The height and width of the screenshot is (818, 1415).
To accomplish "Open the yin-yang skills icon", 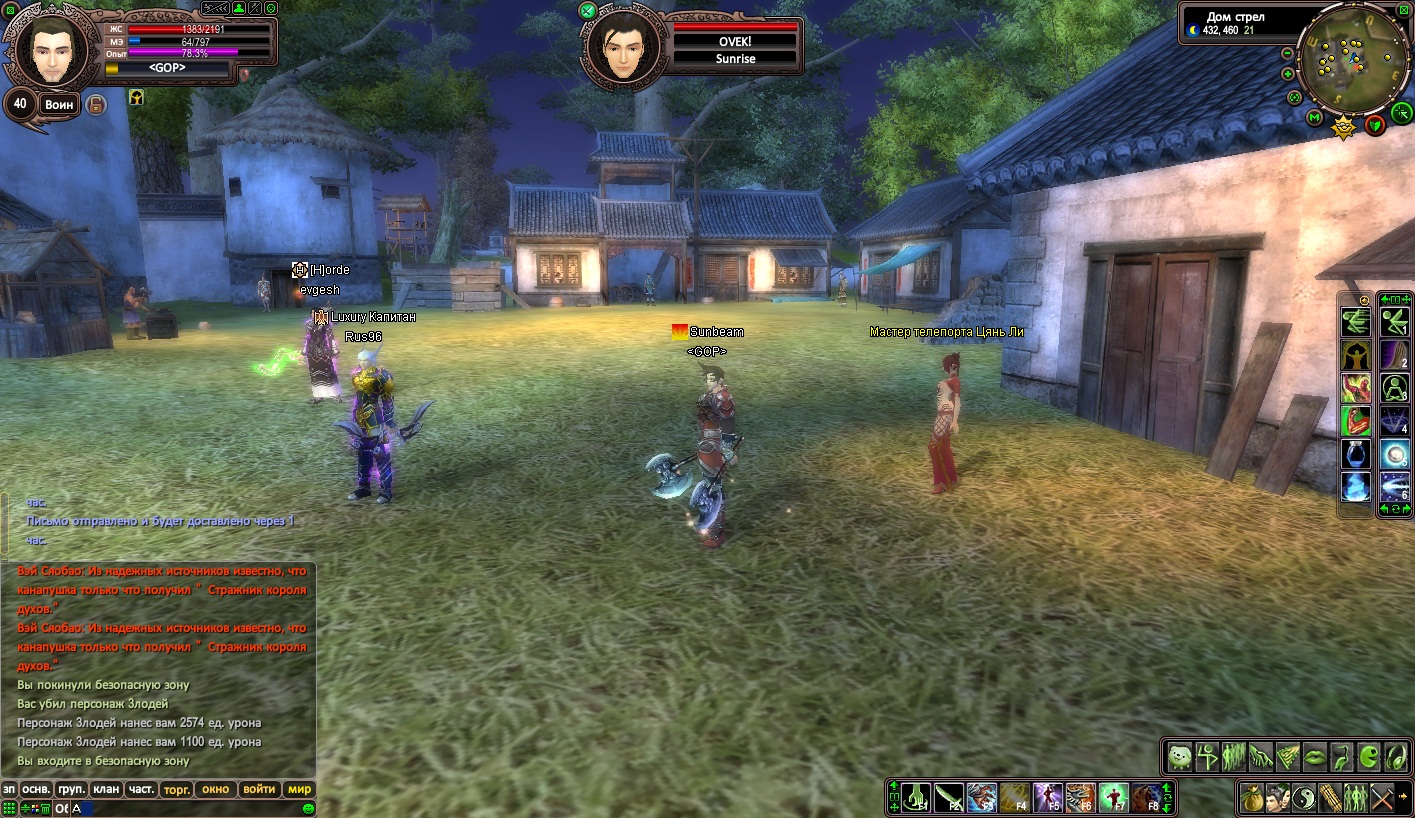I will pyautogui.click(x=1303, y=798).
